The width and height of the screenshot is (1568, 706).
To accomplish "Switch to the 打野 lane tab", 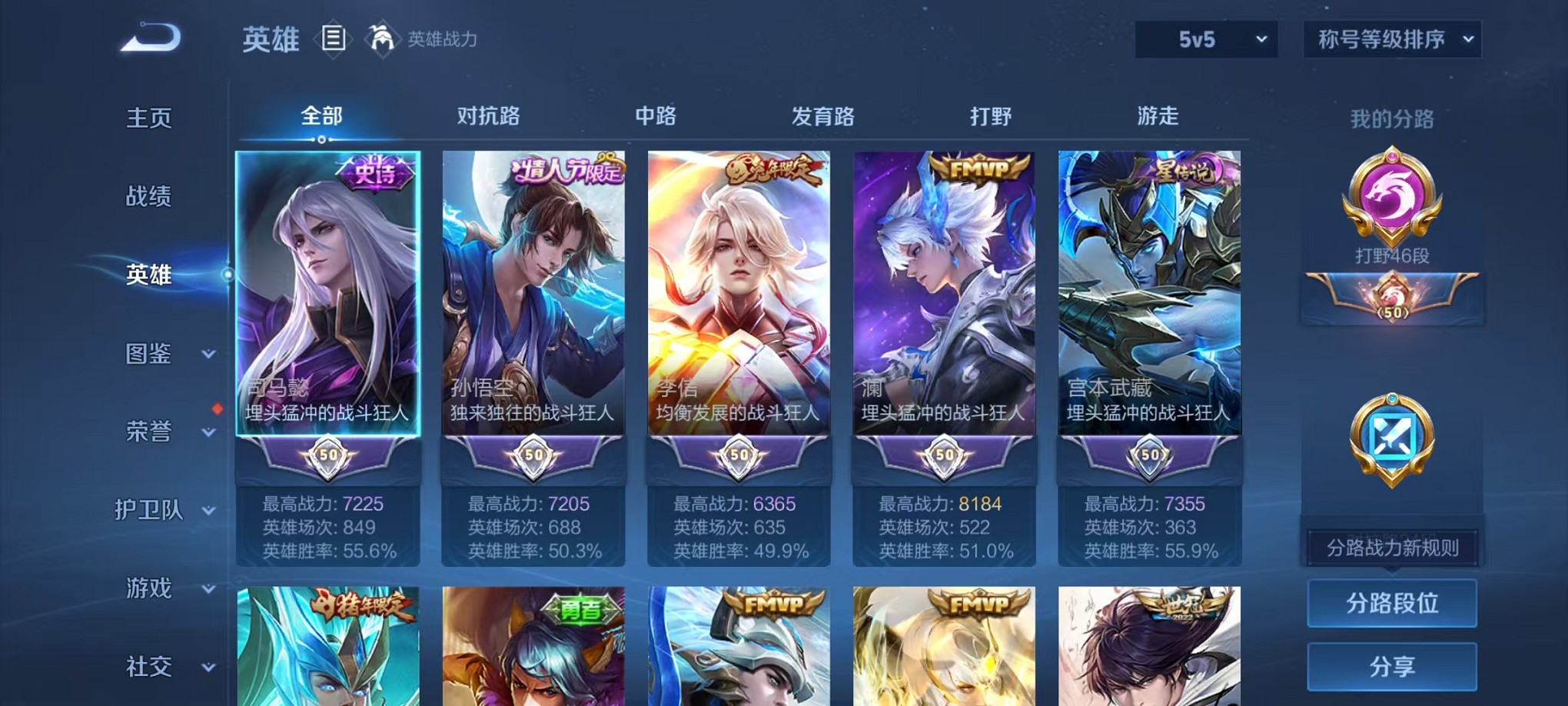I will 990,117.
